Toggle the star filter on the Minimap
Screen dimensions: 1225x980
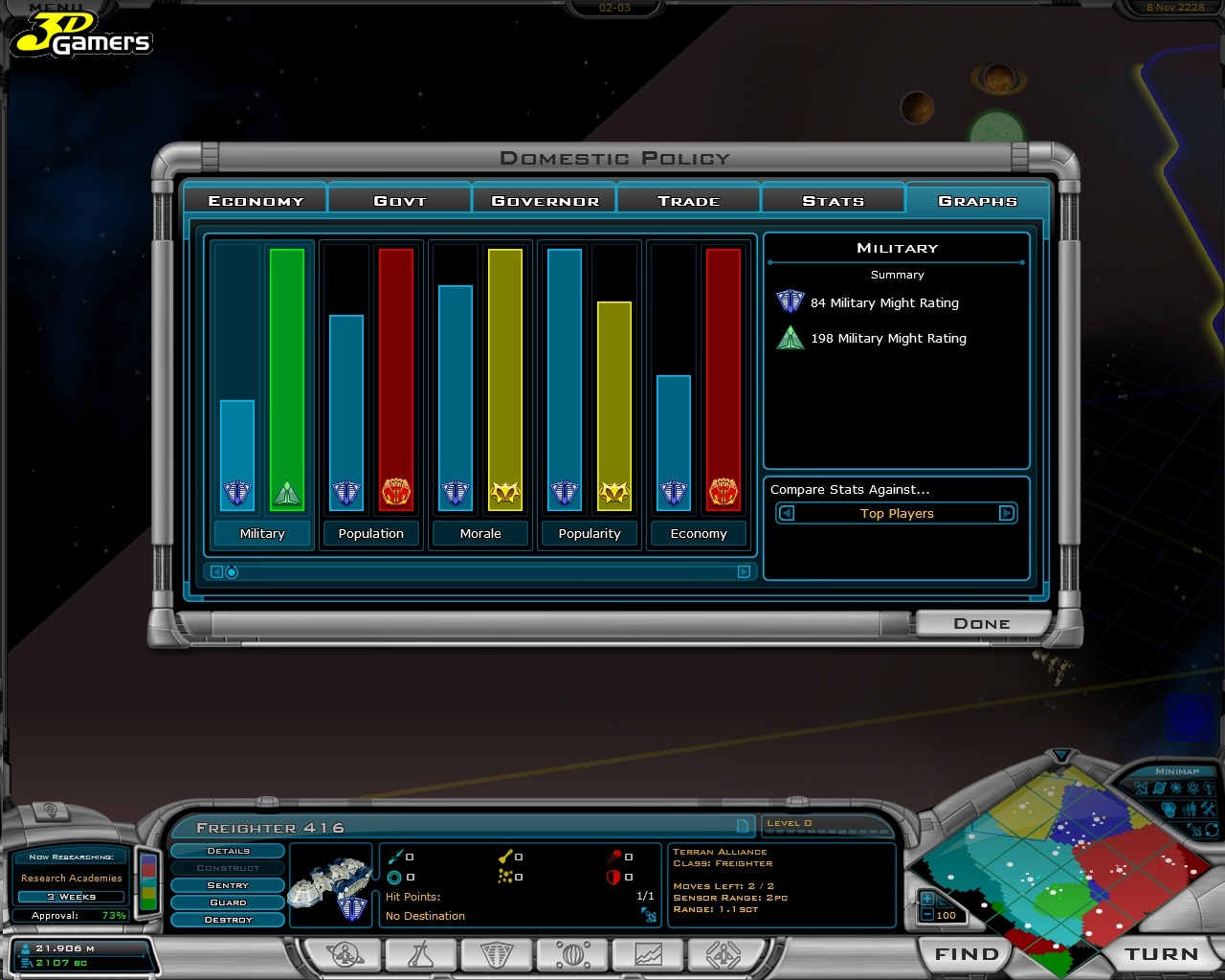click(1175, 788)
